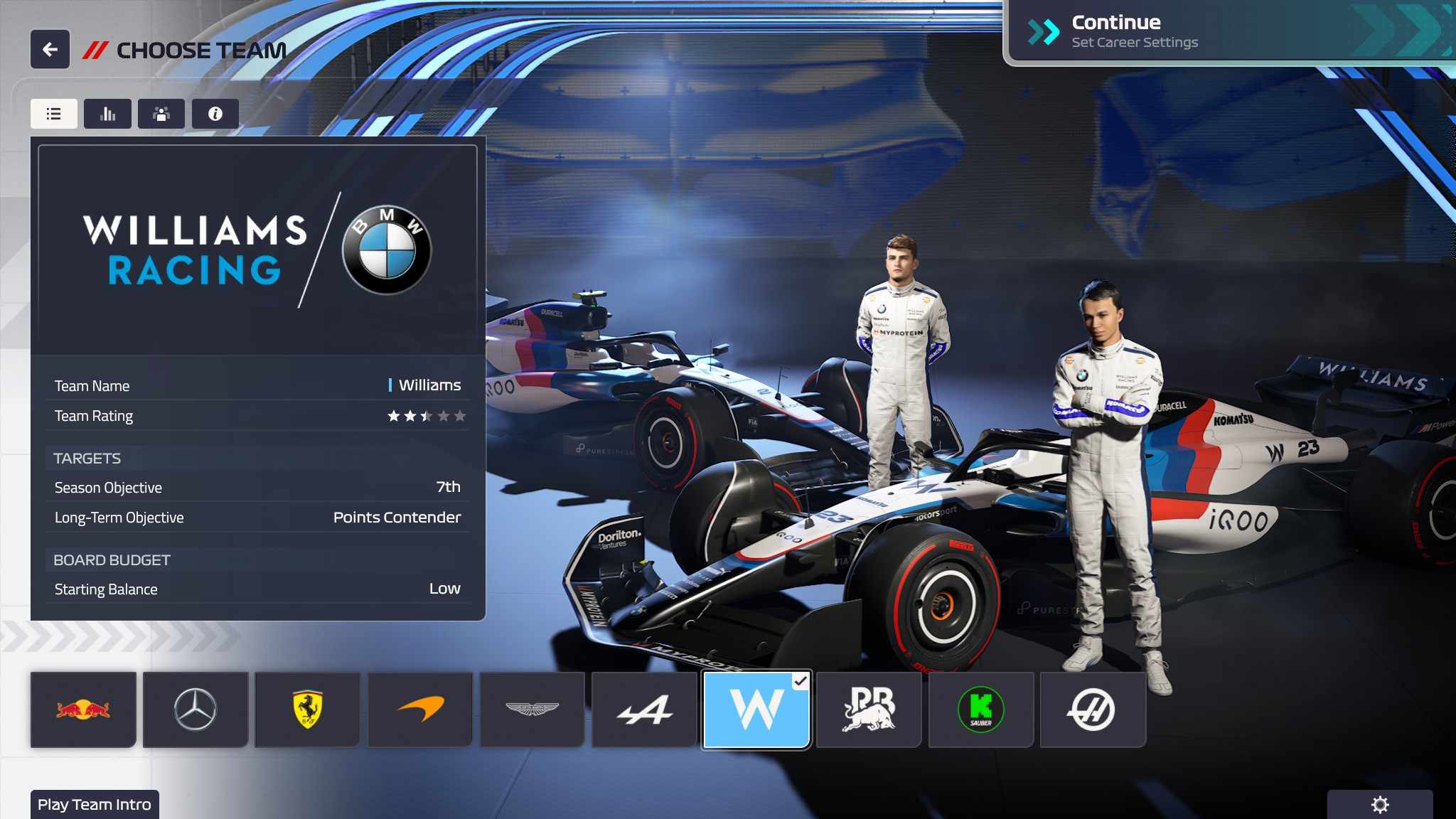1456x819 pixels.
Task: Choose the RB team tile
Action: (869, 710)
